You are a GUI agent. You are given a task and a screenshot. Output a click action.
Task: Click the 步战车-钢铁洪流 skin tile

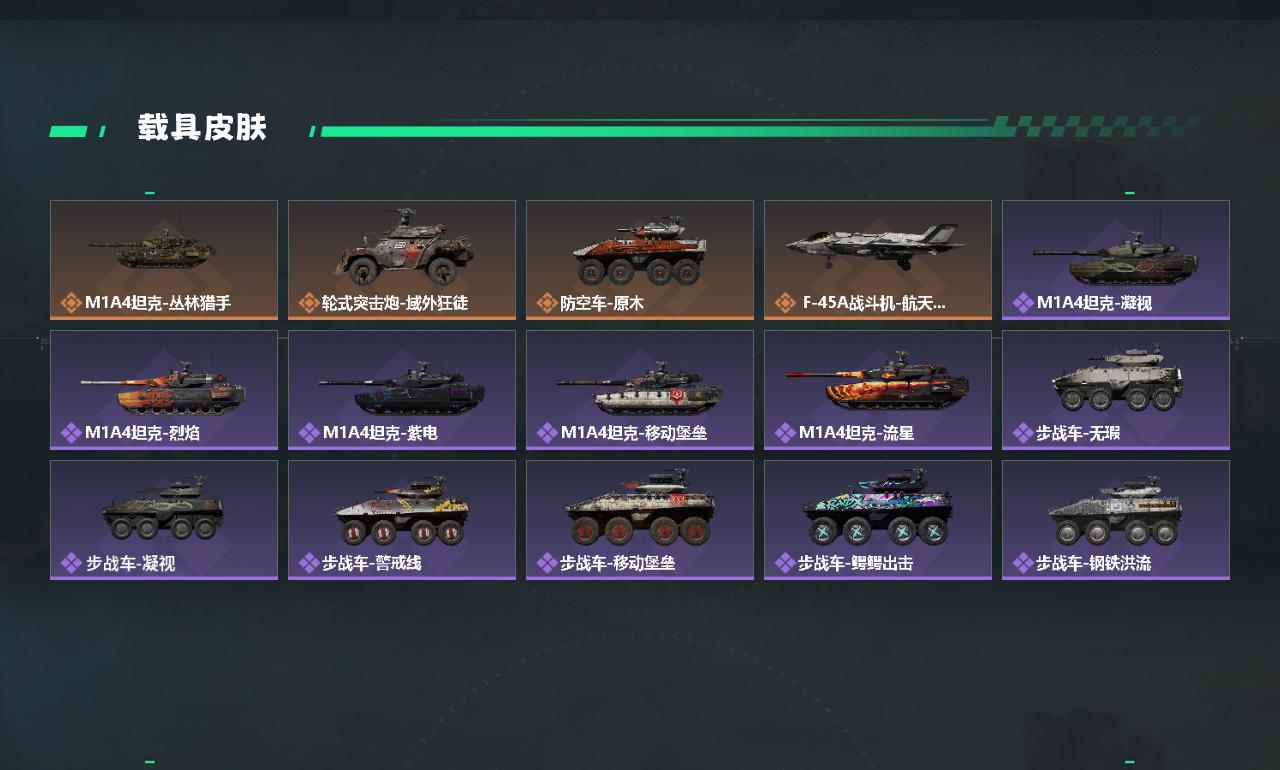pos(1116,520)
